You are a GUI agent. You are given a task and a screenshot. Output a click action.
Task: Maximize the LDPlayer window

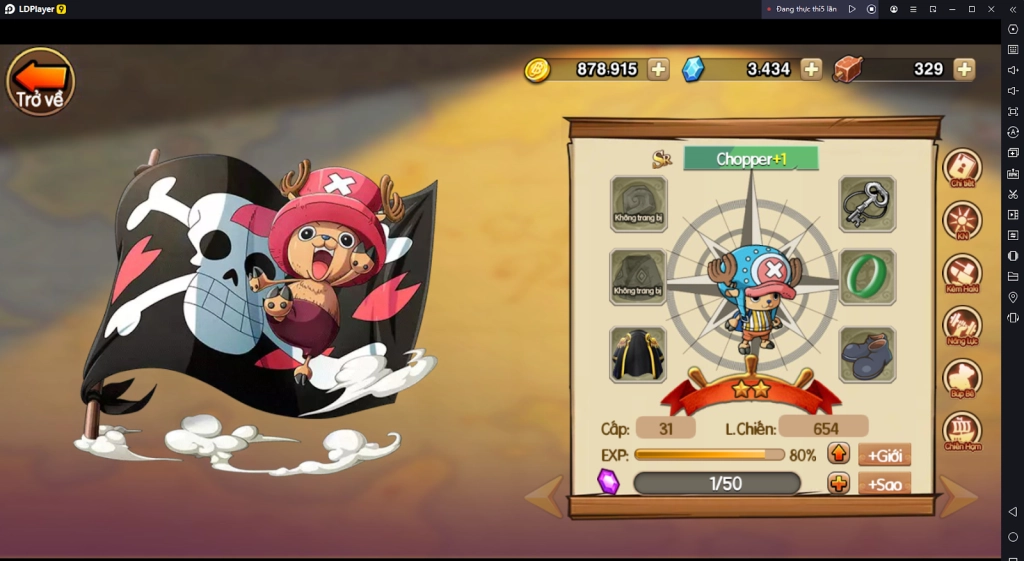(x=971, y=9)
